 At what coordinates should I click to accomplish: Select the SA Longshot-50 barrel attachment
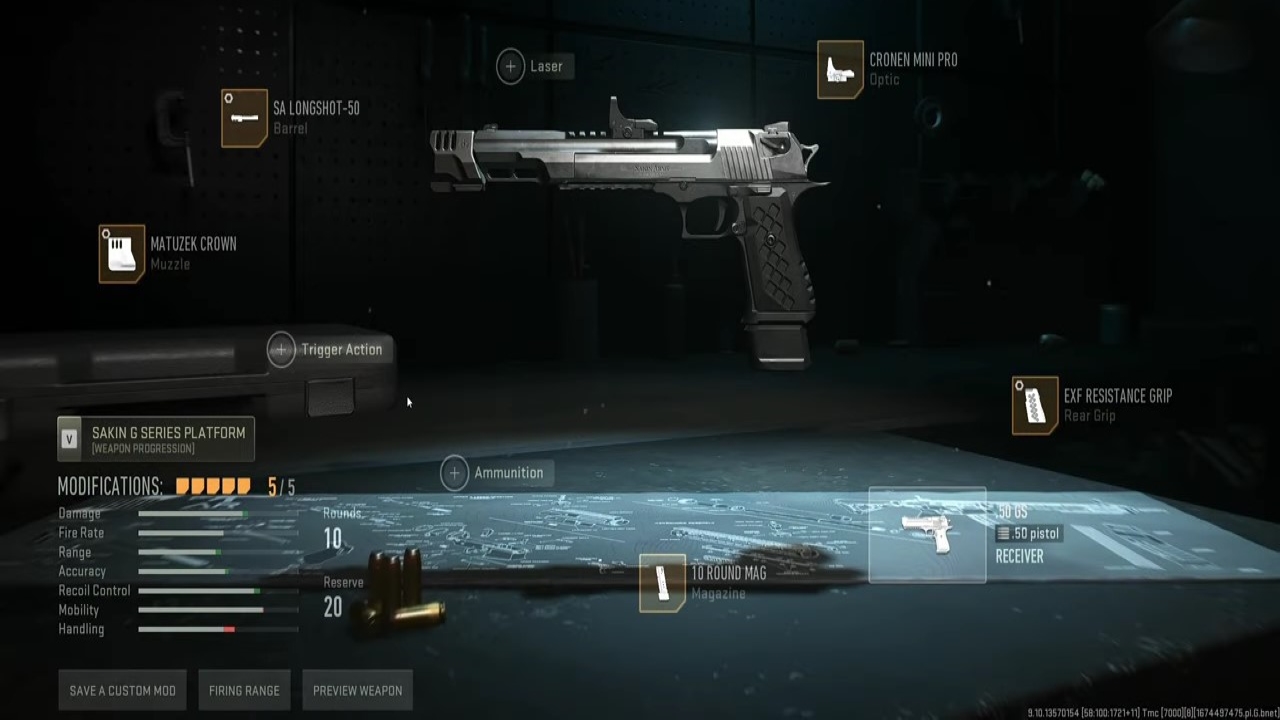click(245, 118)
